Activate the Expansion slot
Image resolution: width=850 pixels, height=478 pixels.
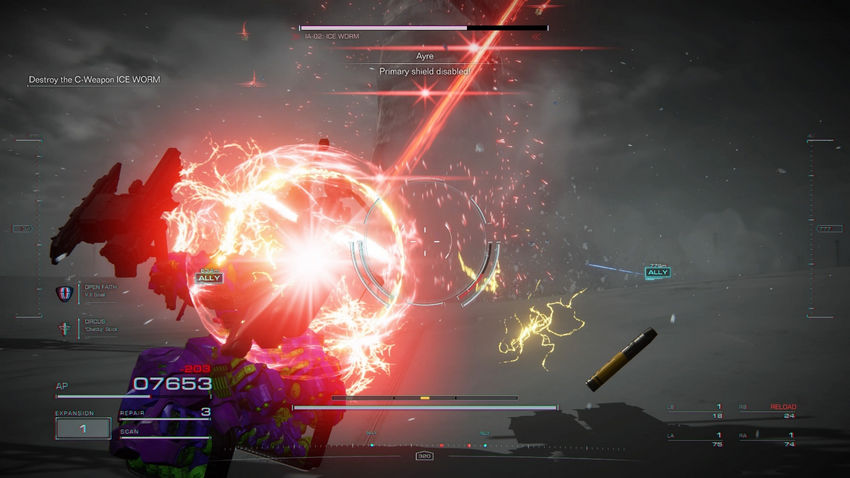[83, 428]
